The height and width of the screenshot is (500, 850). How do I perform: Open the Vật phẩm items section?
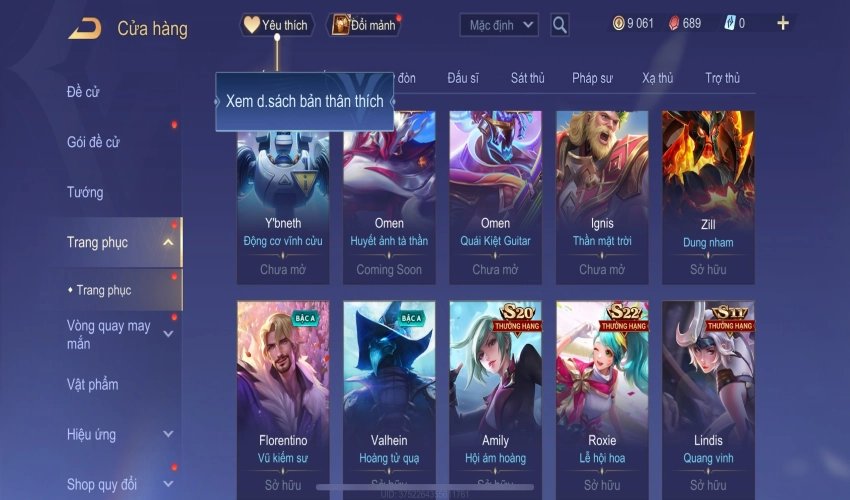point(92,384)
